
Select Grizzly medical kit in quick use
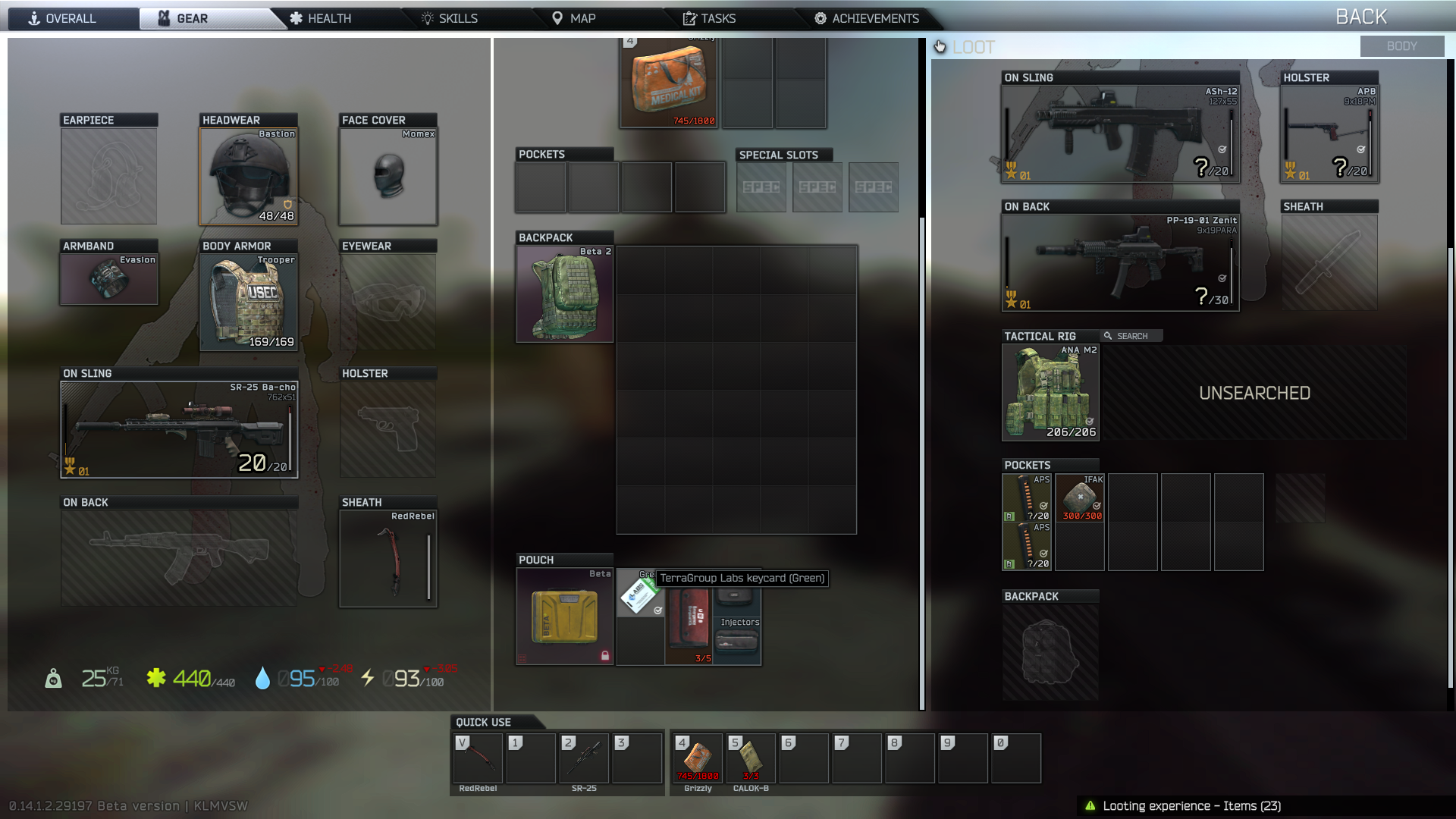(x=698, y=758)
